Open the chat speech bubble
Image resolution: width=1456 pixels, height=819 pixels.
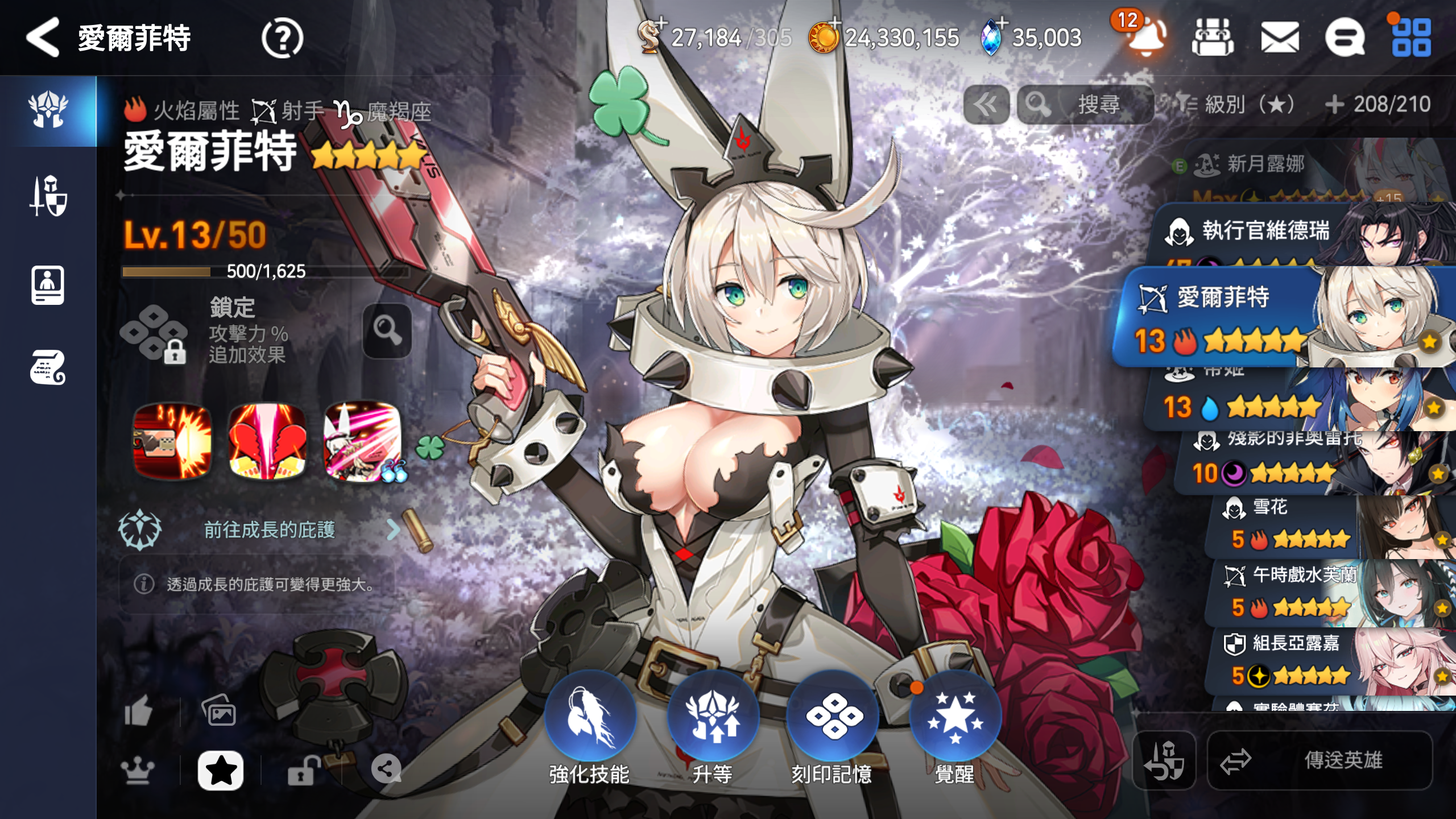point(1345,38)
